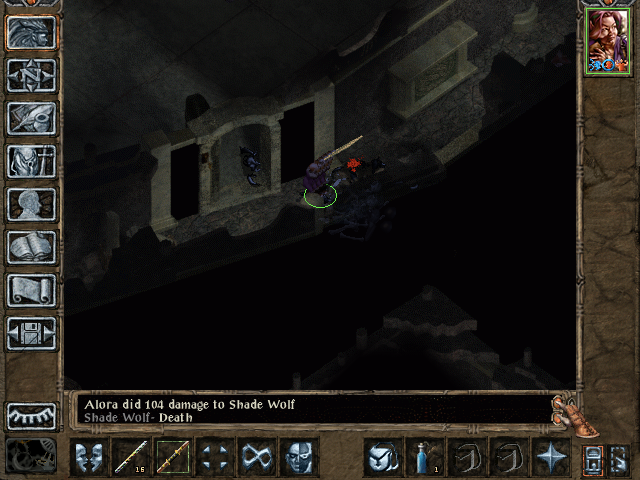
Task: Open the area map compass button
Action: pos(32,75)
